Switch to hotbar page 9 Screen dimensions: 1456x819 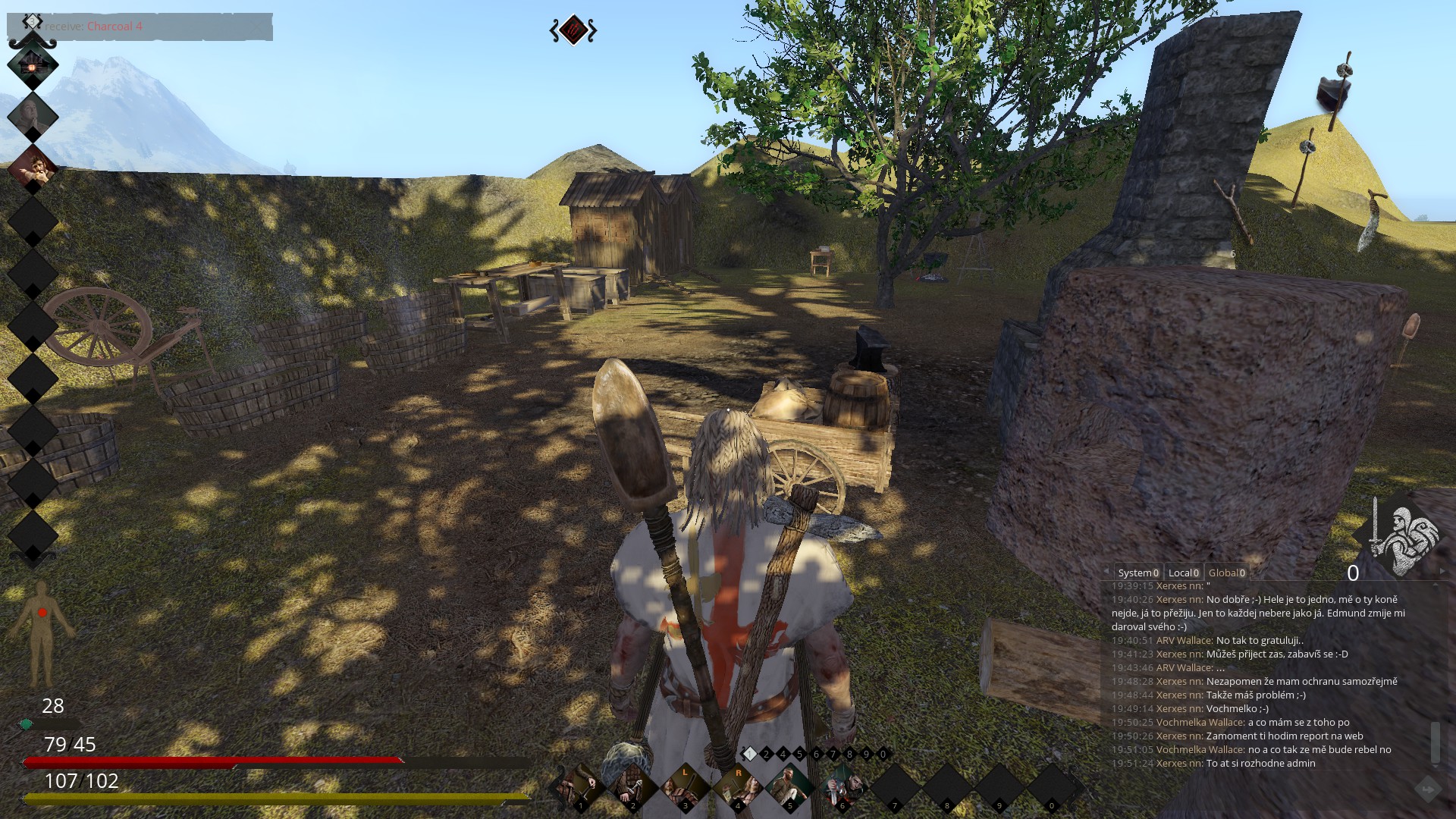866,754
